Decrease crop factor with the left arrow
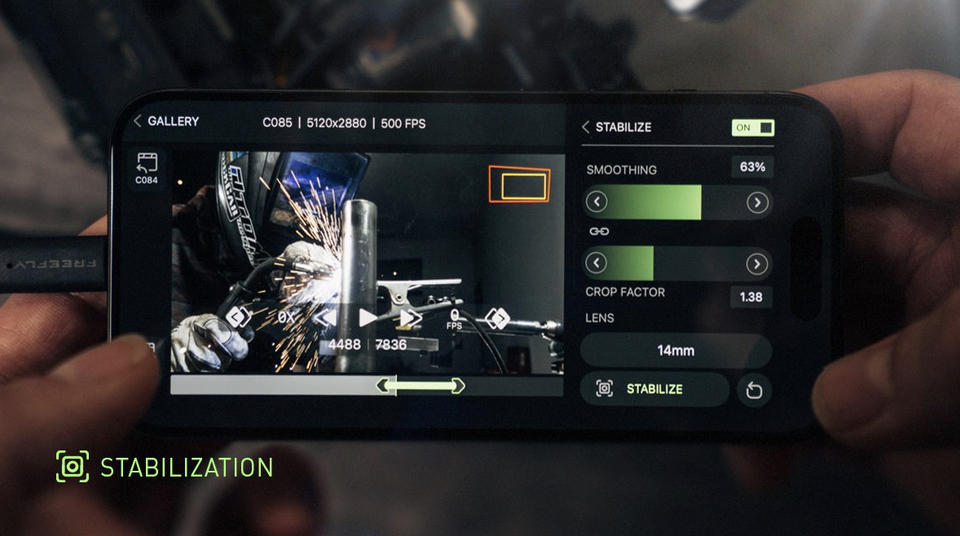Image resolution: width=960 pixels, height=536 pixels. [597, 264]
